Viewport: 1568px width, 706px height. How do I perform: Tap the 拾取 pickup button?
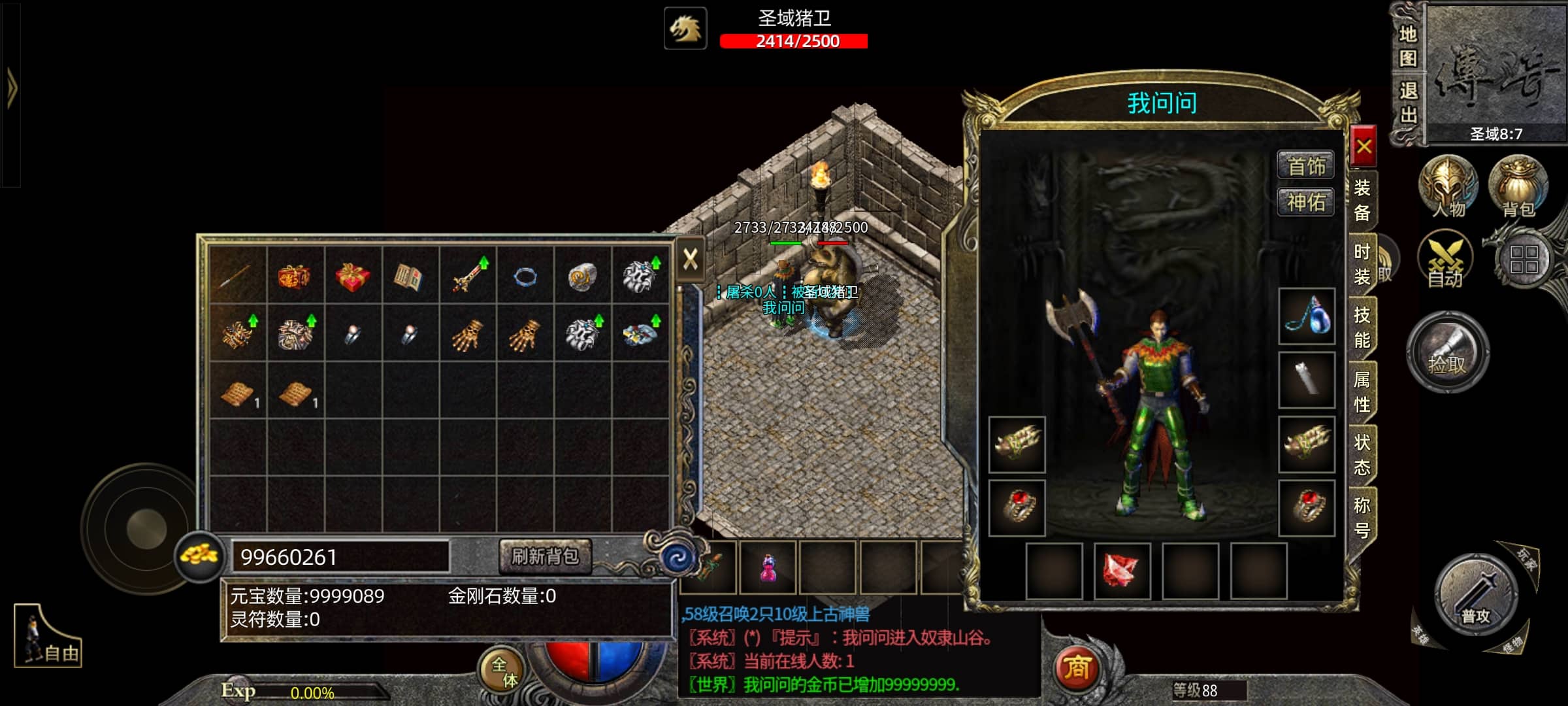point(1447,353)
